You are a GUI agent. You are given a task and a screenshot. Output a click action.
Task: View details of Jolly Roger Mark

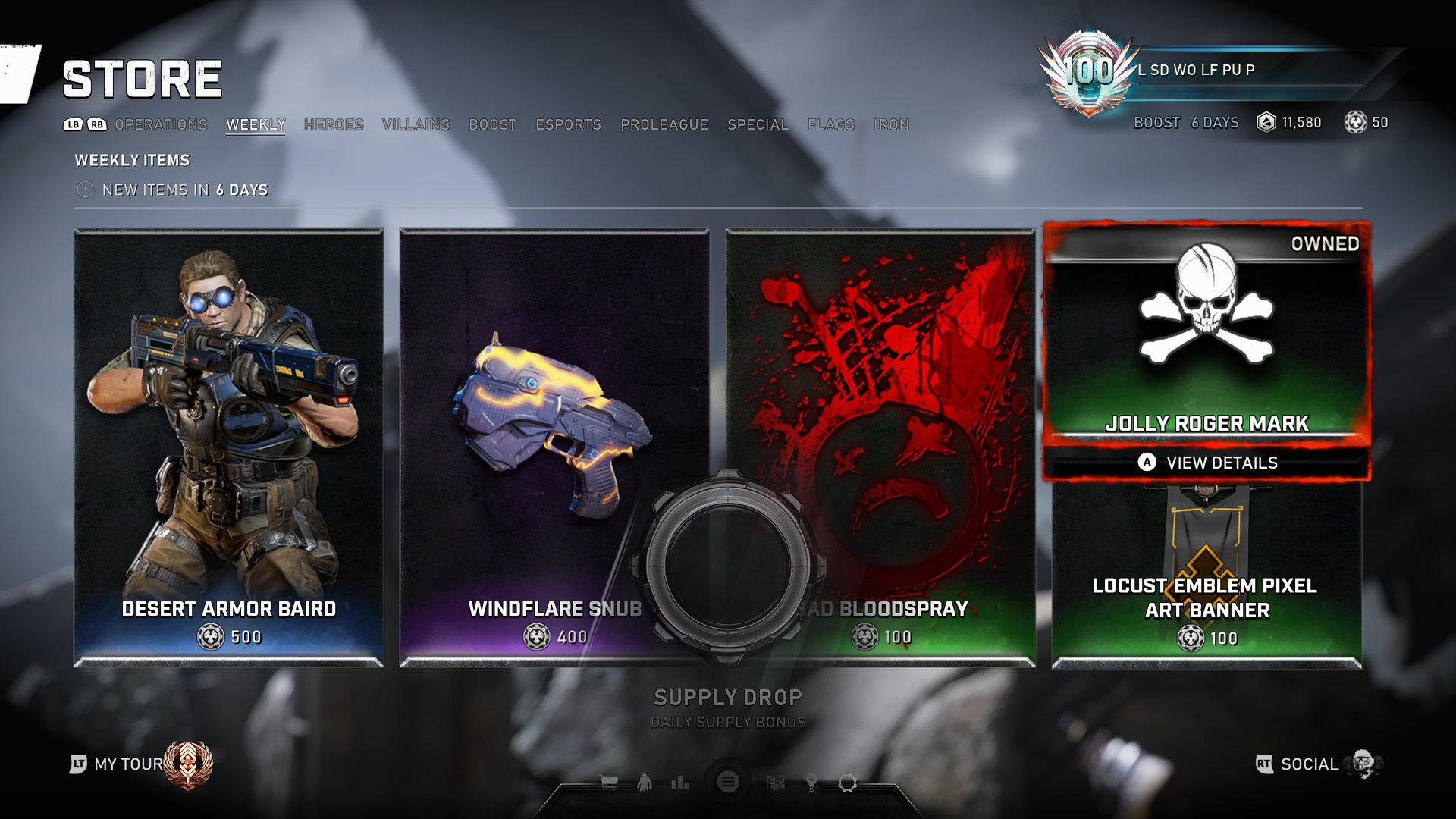[1207, 463]
